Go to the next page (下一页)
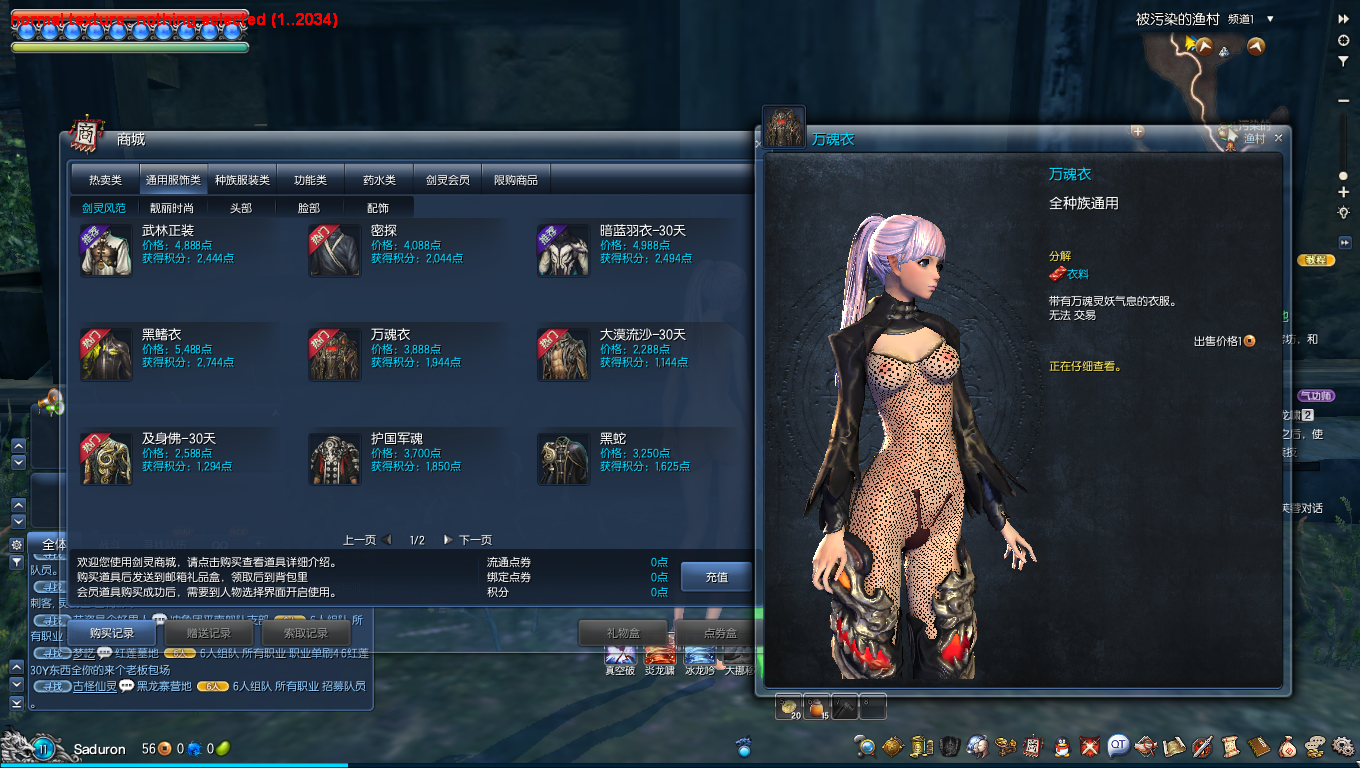 tap(468, 540)
